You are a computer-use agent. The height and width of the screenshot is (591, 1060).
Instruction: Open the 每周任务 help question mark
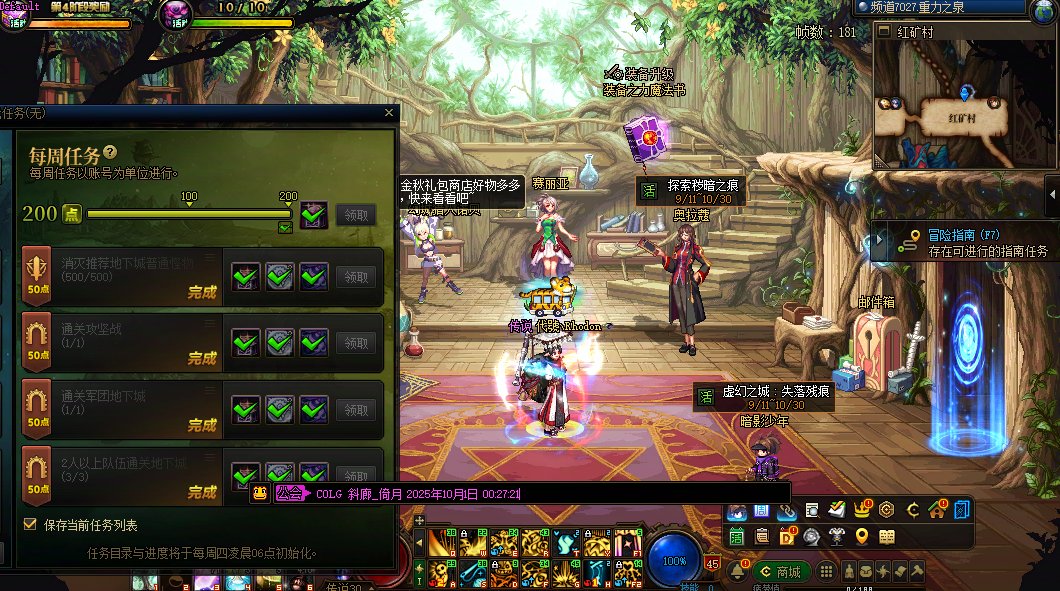point(110,152)
